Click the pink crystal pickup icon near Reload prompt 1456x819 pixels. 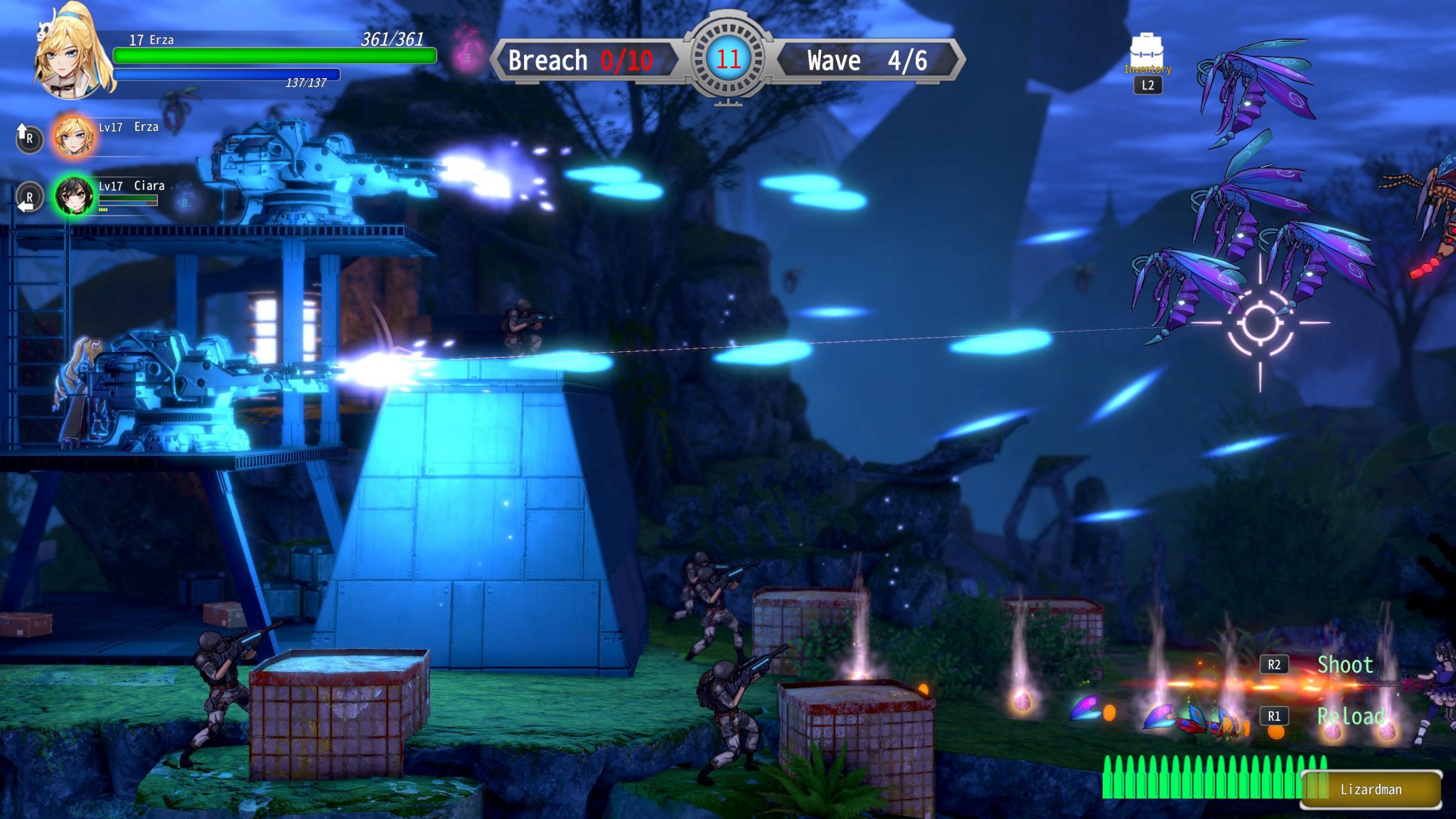1333,733
